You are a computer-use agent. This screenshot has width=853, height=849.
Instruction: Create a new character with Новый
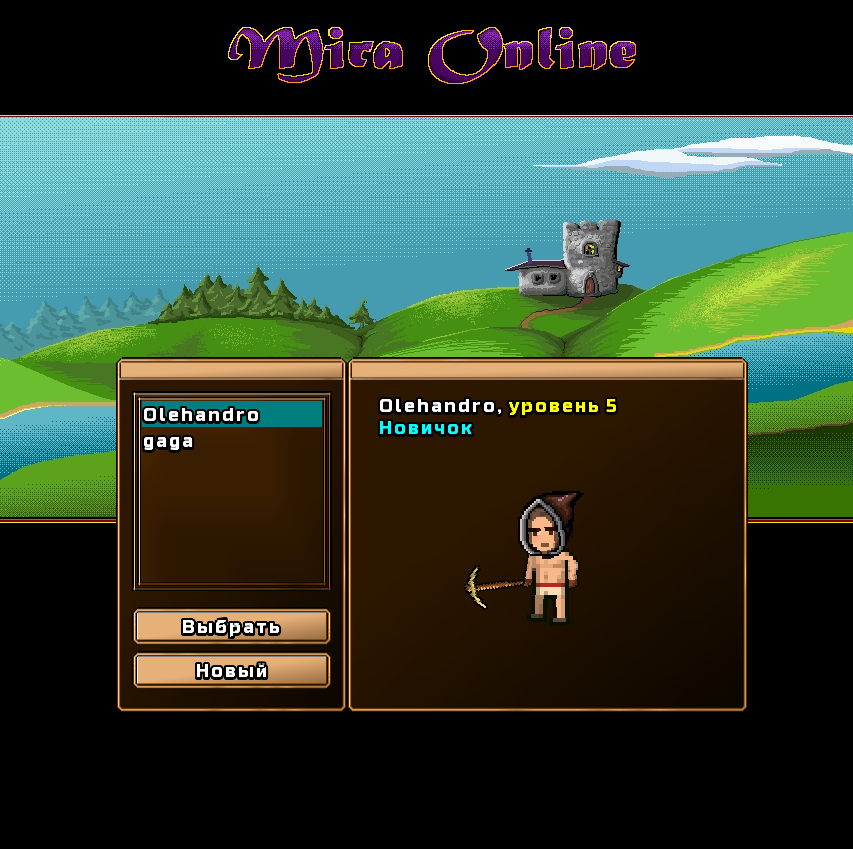231,671
